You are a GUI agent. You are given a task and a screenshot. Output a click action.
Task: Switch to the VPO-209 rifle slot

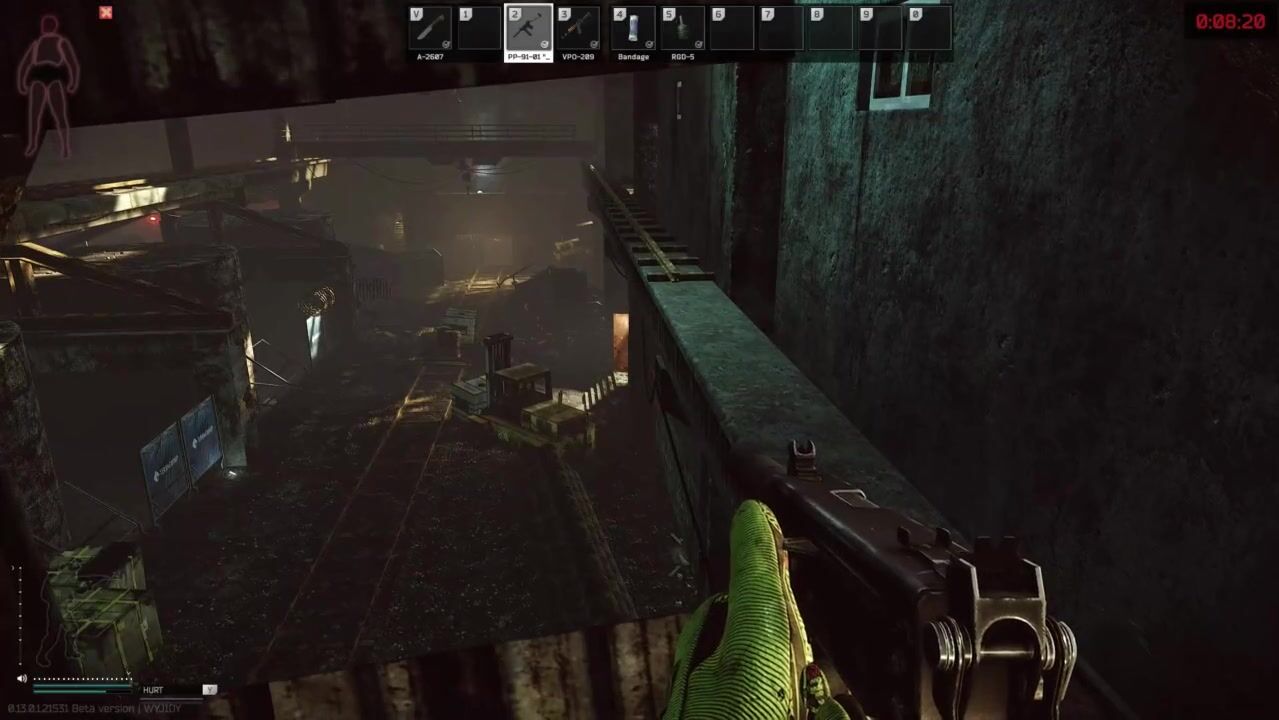tap(579, 28)
